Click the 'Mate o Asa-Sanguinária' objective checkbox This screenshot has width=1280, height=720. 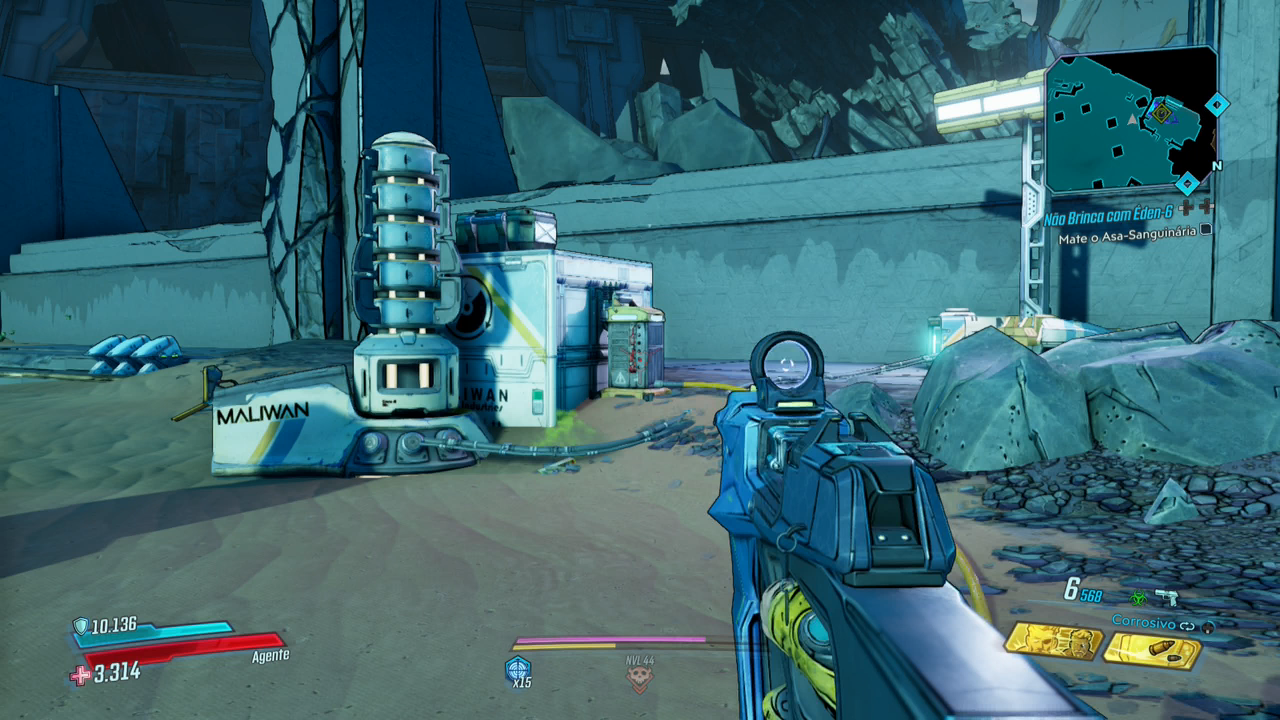(x=1206, y=229)
